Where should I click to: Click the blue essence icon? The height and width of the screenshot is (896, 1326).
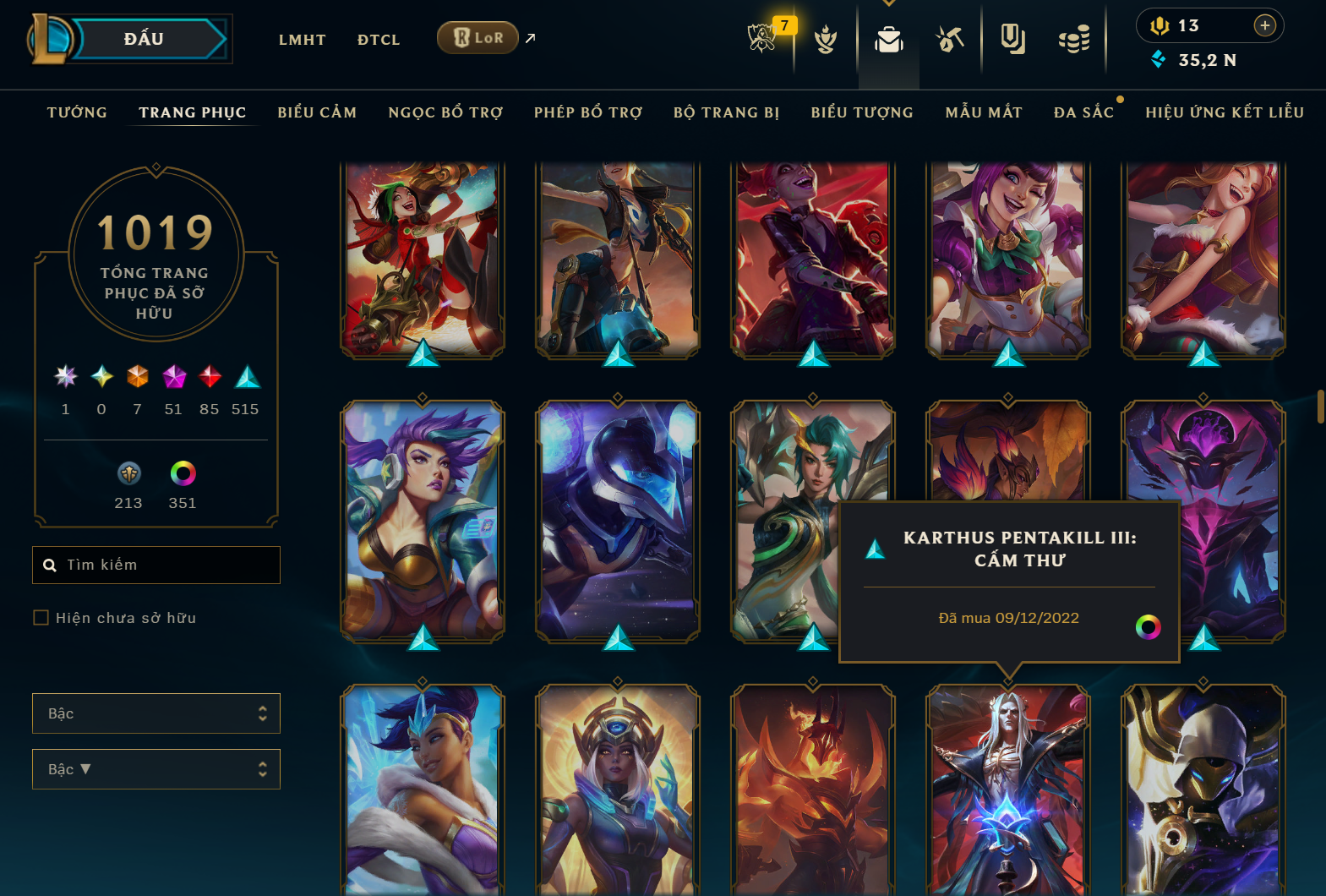tap(1158, 60)
